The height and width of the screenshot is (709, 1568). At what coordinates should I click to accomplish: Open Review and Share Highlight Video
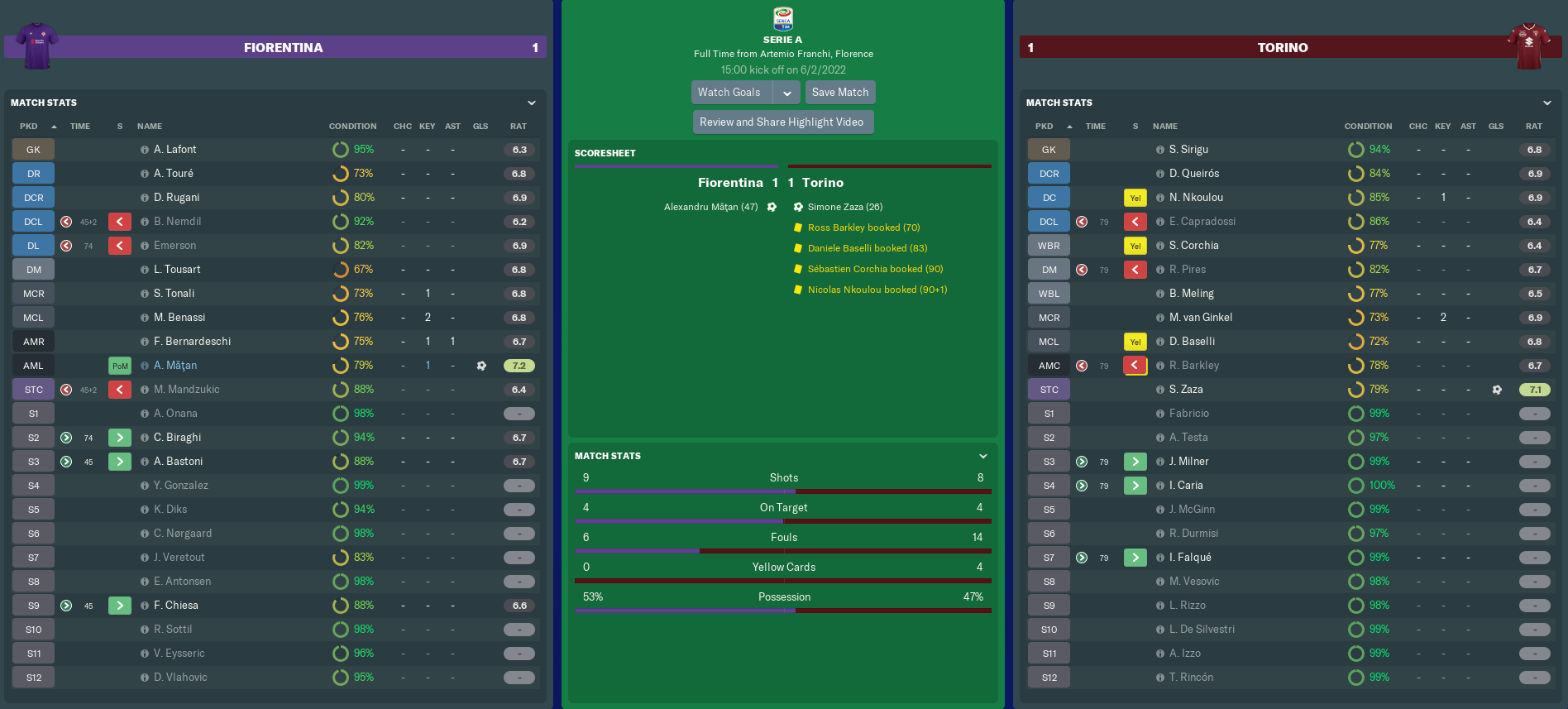[782, 122]
